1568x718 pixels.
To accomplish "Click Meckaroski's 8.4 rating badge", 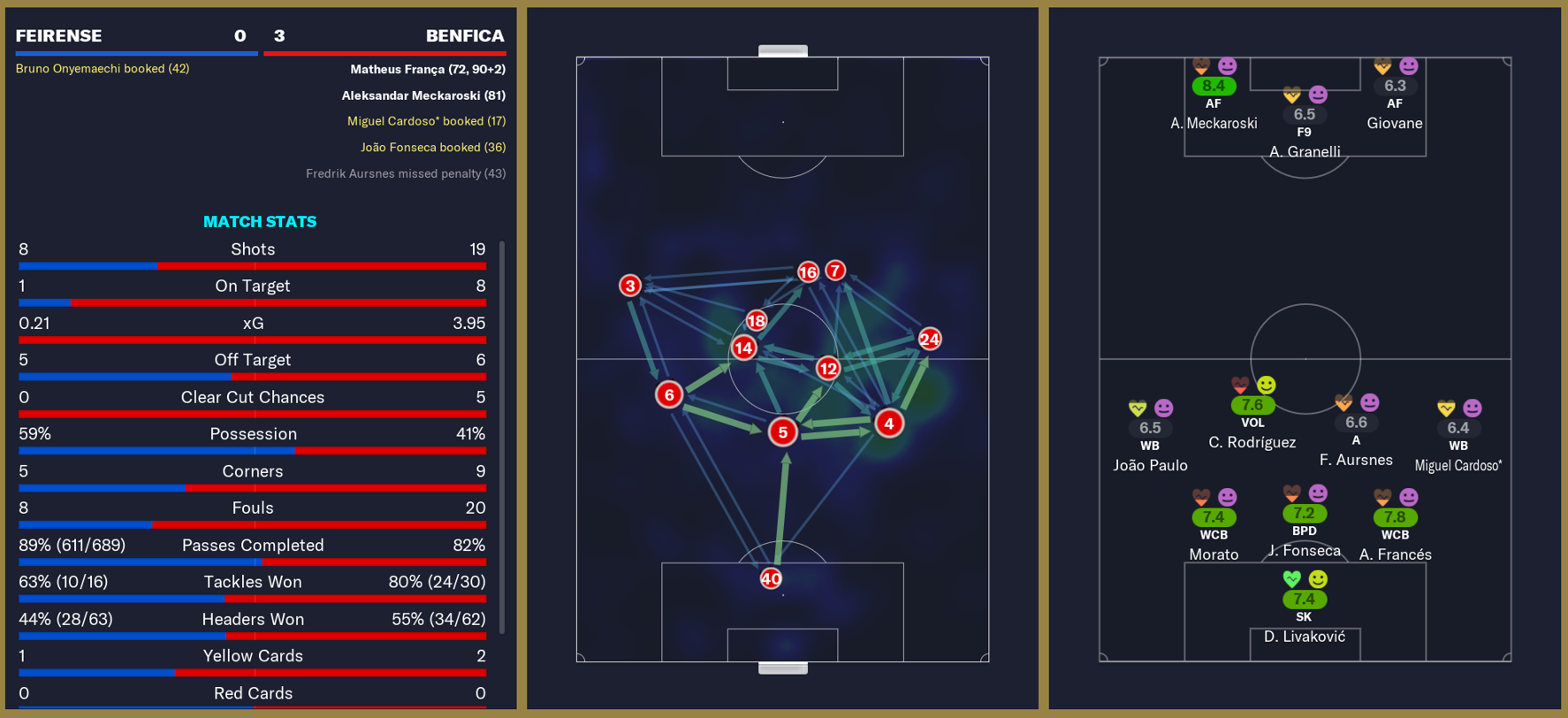I will (1213, 86).
